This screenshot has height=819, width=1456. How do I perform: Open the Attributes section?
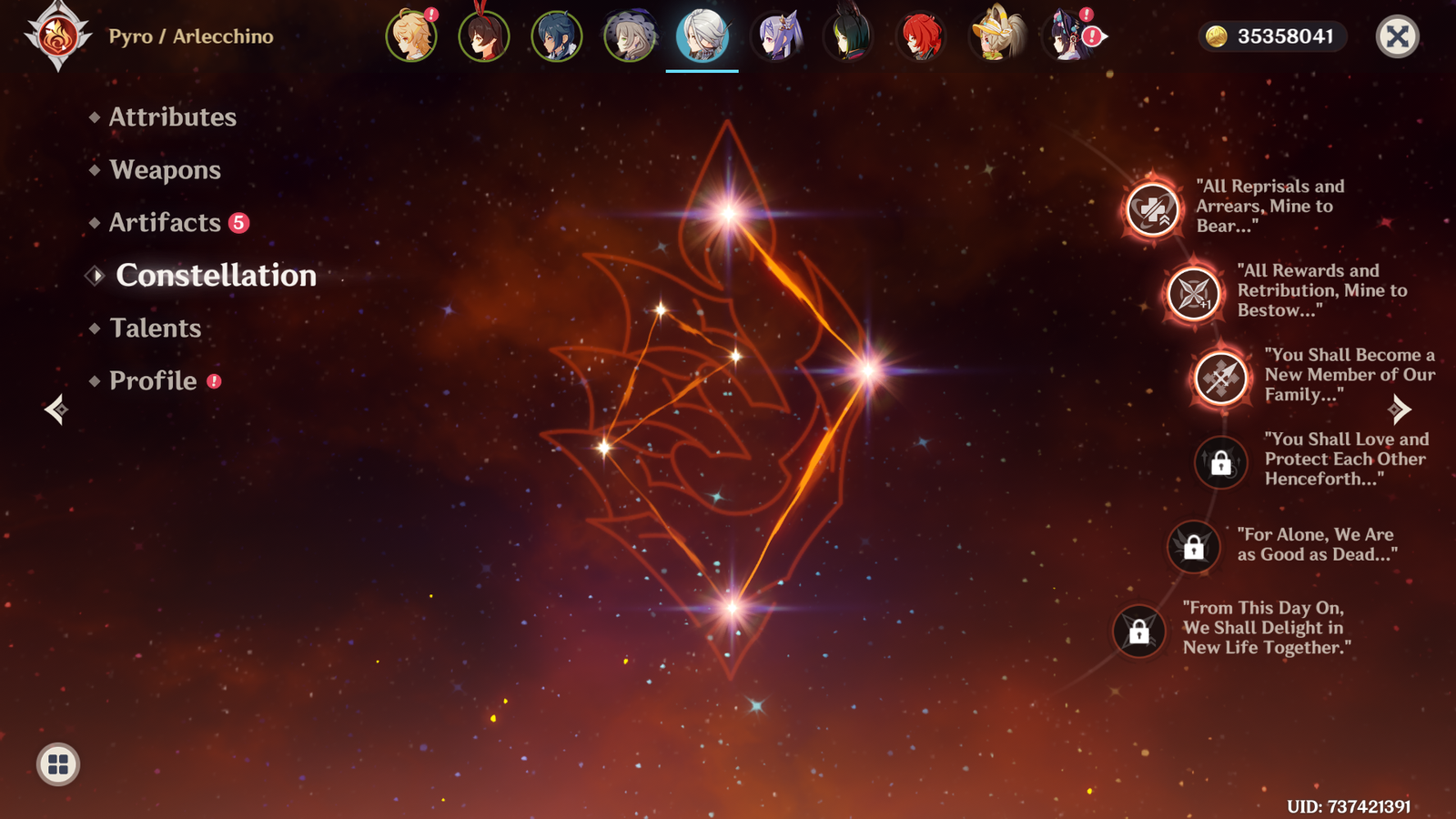(x=172, y=117)
